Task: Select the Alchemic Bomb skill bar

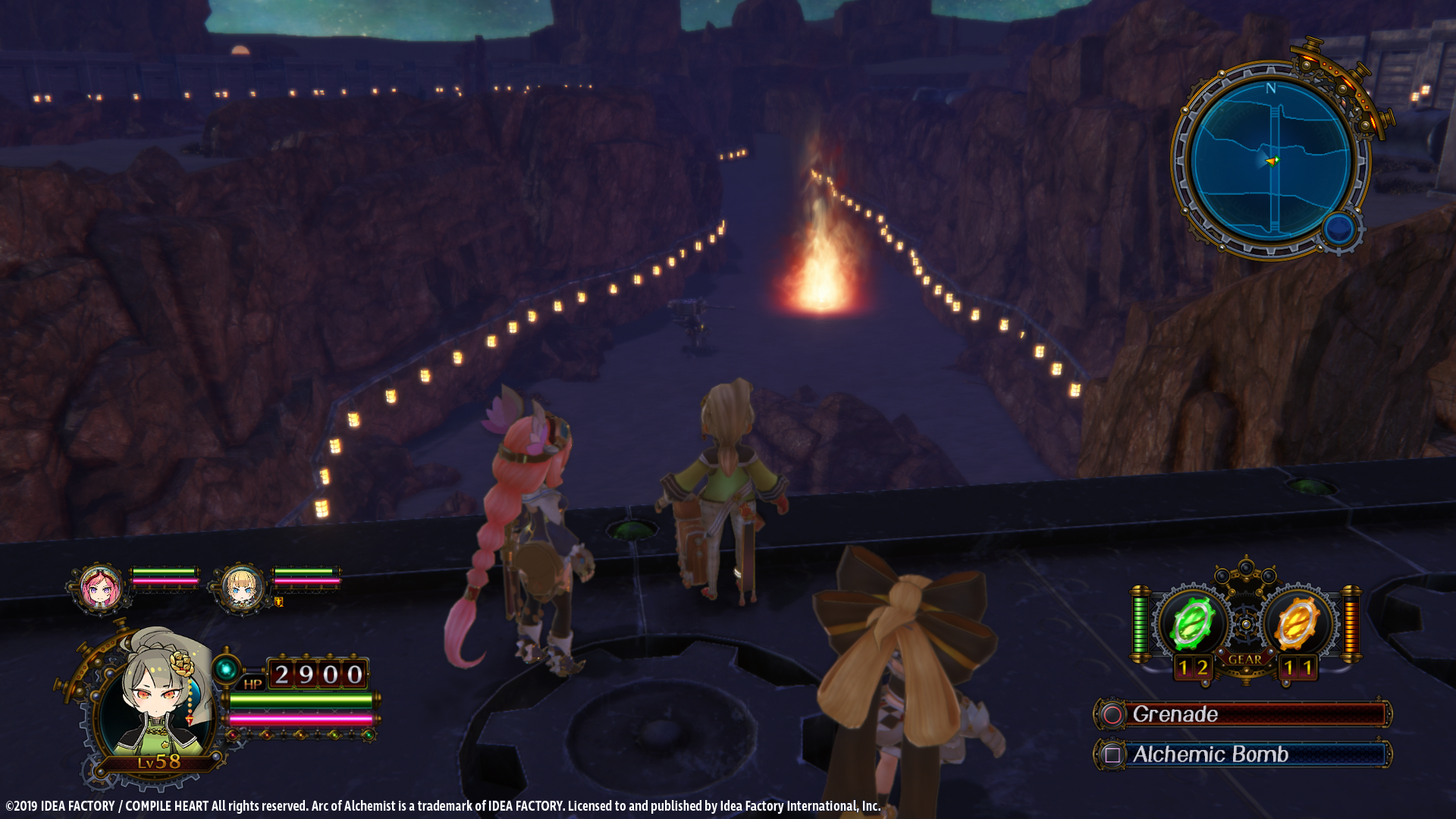Action: [x=1244, y=755]
